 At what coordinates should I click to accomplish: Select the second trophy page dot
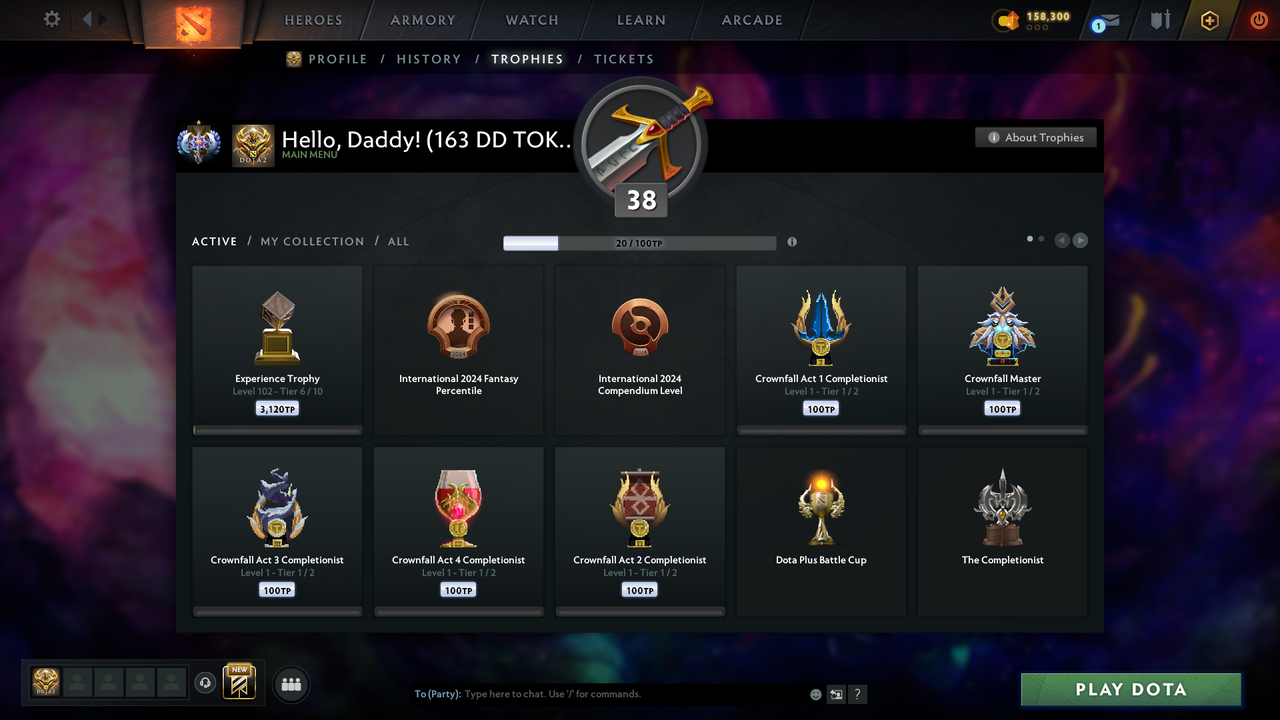tap(1041, 239)
